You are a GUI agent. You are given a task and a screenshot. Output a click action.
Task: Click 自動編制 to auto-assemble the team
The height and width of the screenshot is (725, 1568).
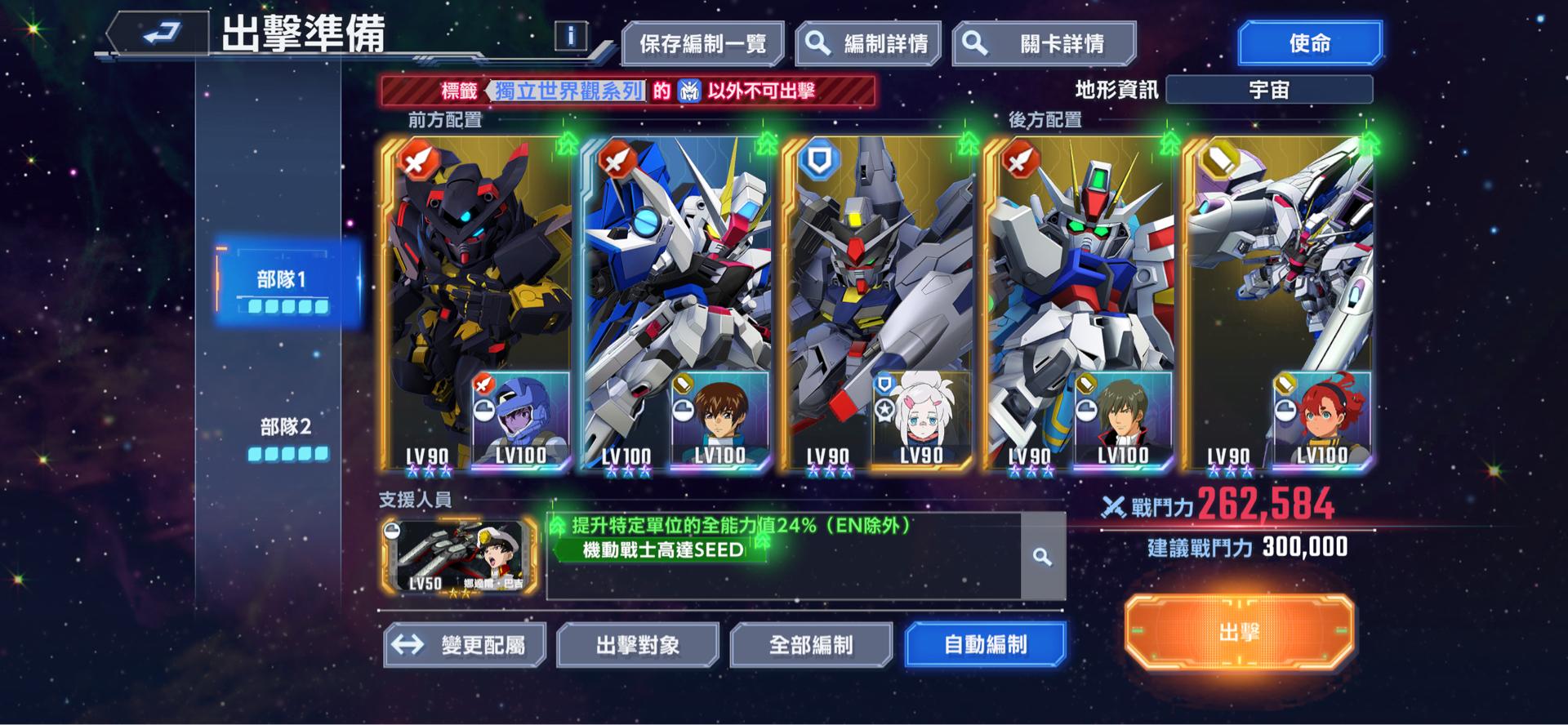coord(983,644)
